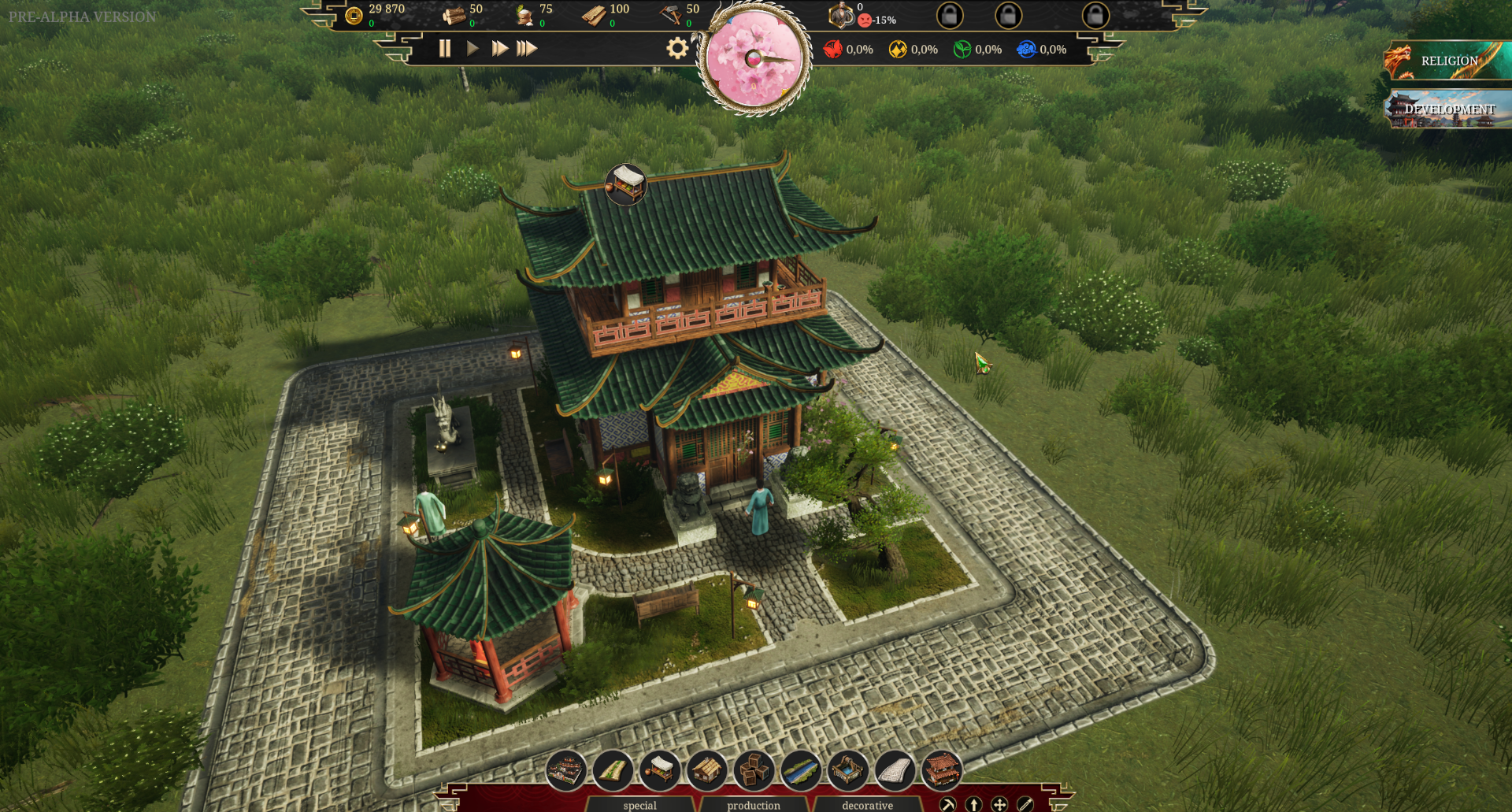Switch to double fast-forward speed
The width and height of the screenshot is (1512, 812).
[499, 49]
